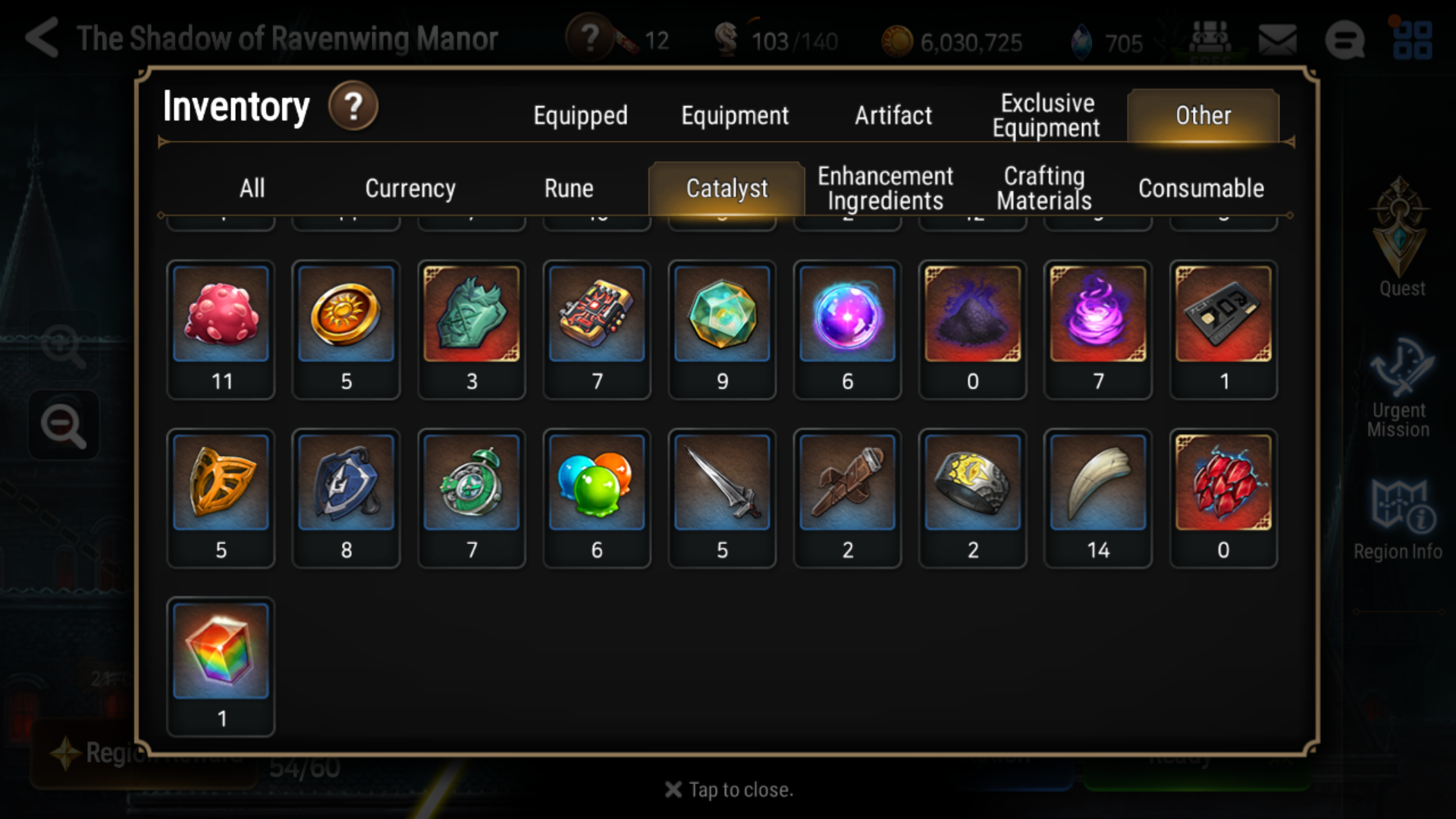Switch to the Artifact tab
This screenshot has height=819, width=1456.
[893, 115]
